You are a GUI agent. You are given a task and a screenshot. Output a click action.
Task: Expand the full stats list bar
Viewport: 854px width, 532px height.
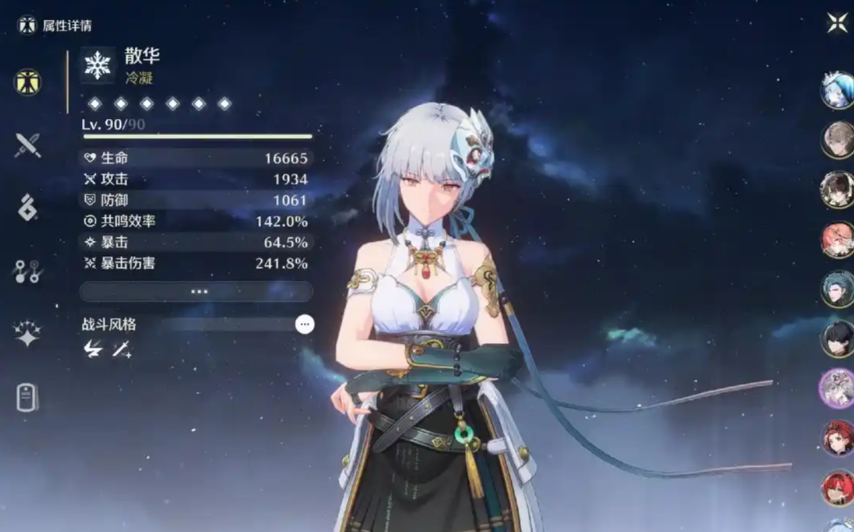tap(198, 292)
